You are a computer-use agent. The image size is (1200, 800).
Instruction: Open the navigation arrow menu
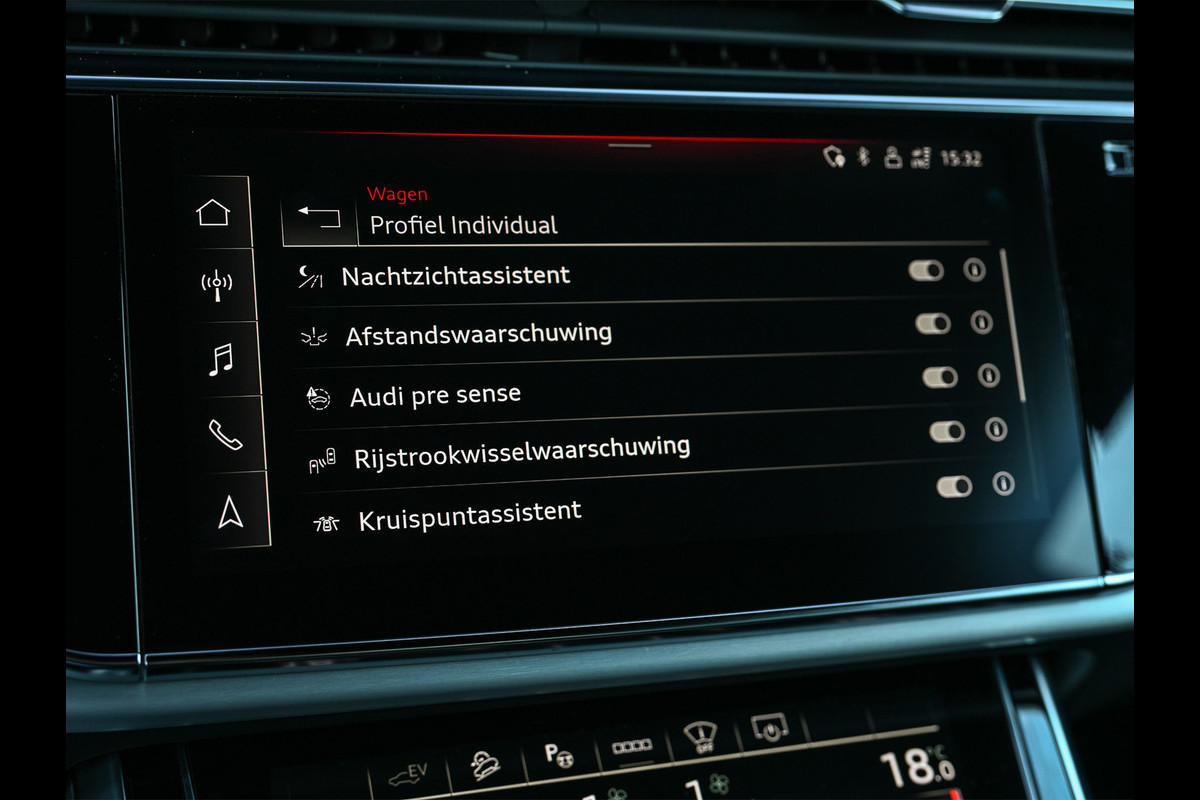click(230, 511)
